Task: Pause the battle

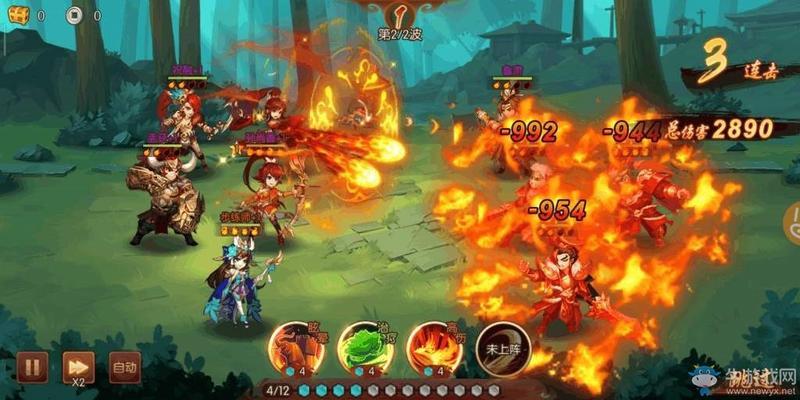Action: (31, 366)
